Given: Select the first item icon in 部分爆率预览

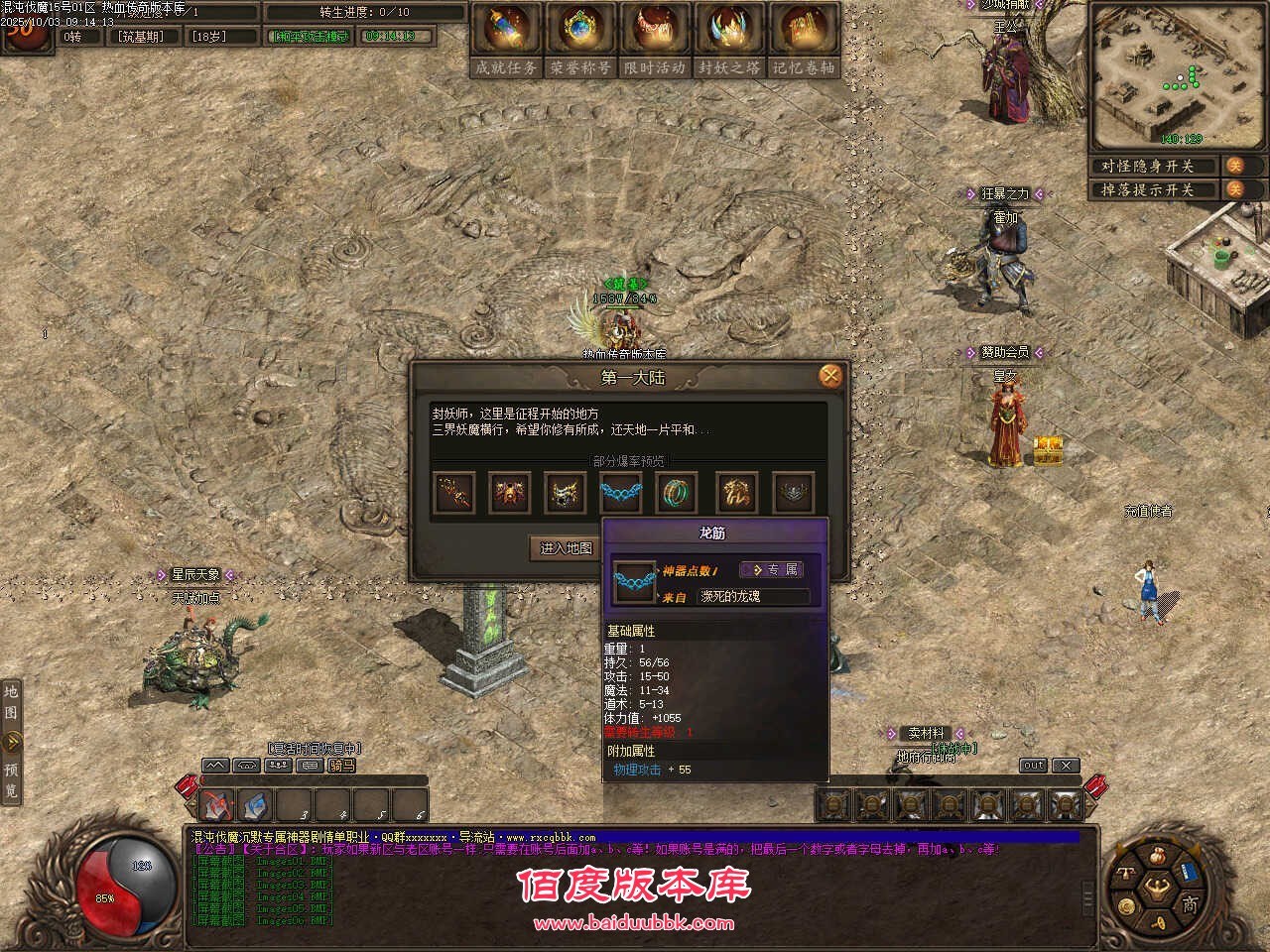Looking at the screenshot, I should (x=454, y=493).
